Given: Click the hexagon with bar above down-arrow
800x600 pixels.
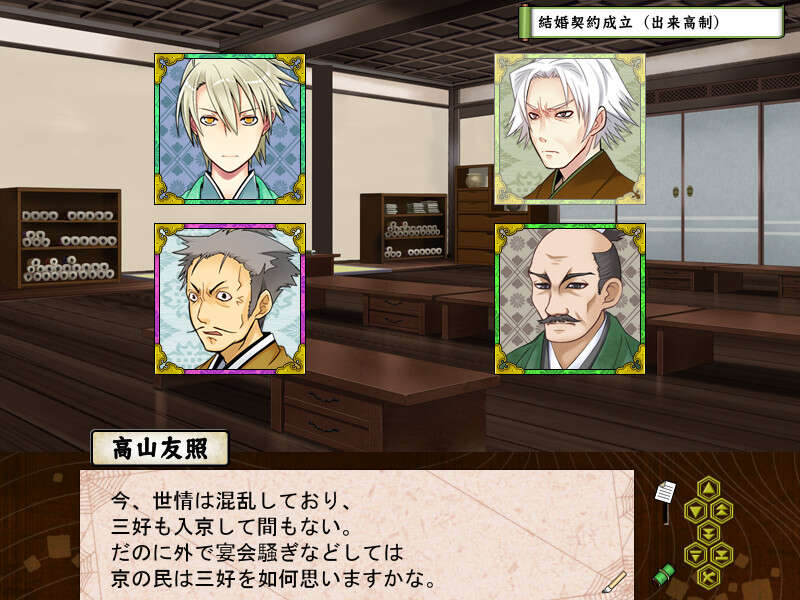Looking at the screenshot, I should coord(694,553).
